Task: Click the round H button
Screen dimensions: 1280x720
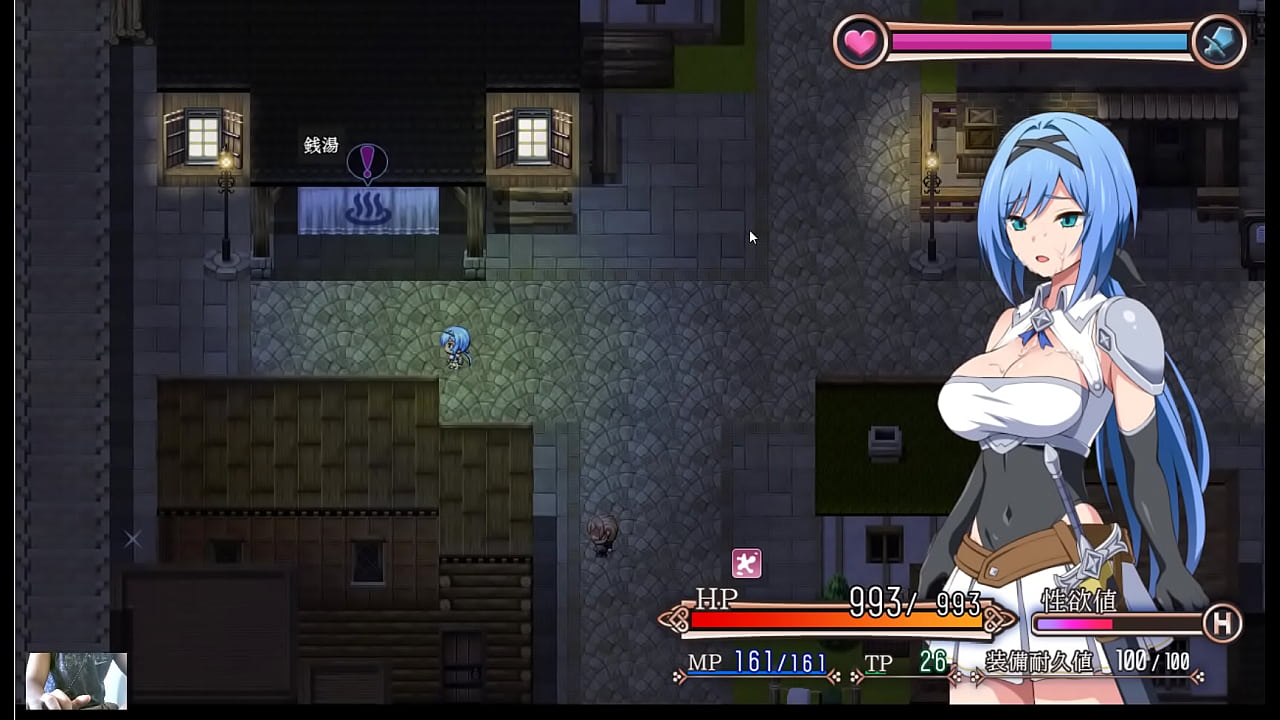Action: click(x=1221, y=623)
